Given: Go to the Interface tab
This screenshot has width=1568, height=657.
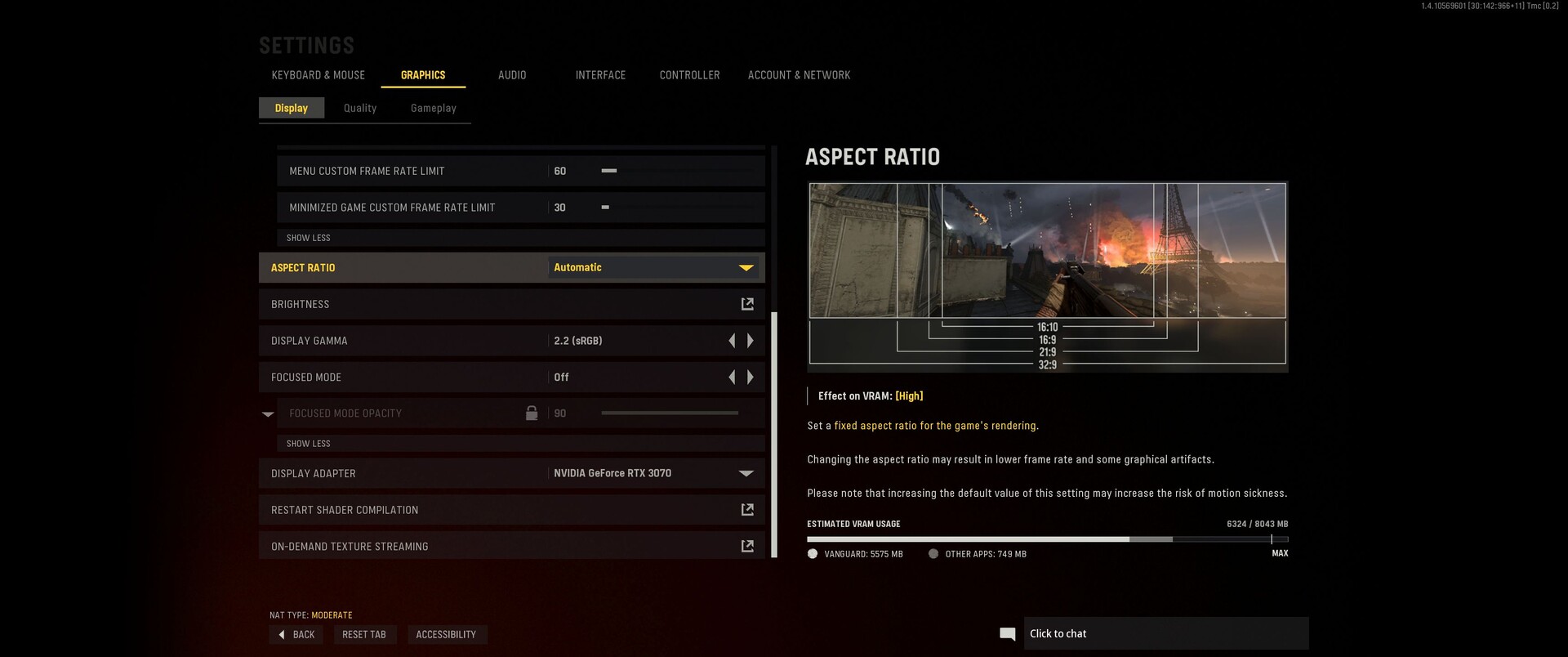Looking at the screenshot, I should tap(600, 75).
